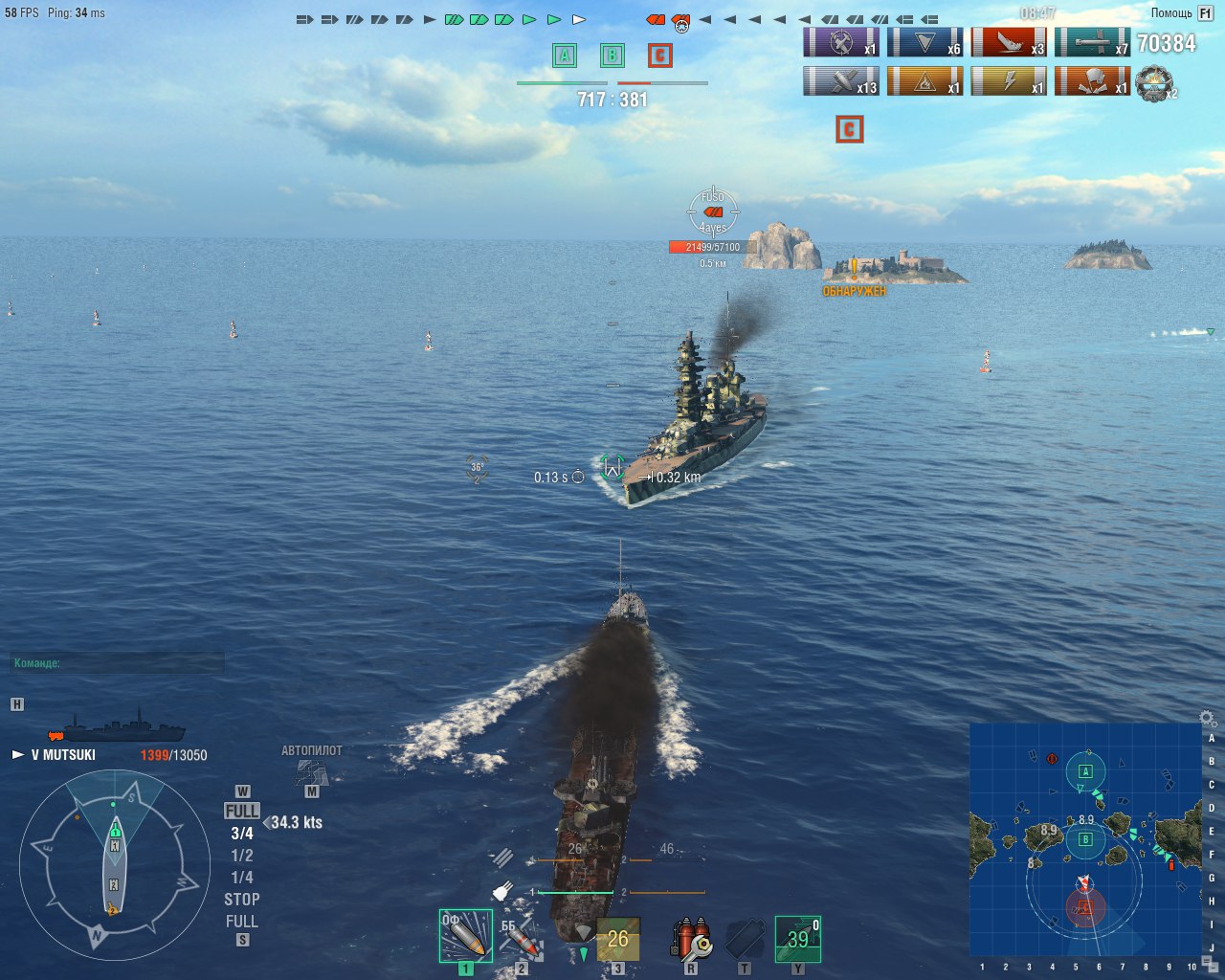Set engine speed to 3/4

click(x=241, y=834)
